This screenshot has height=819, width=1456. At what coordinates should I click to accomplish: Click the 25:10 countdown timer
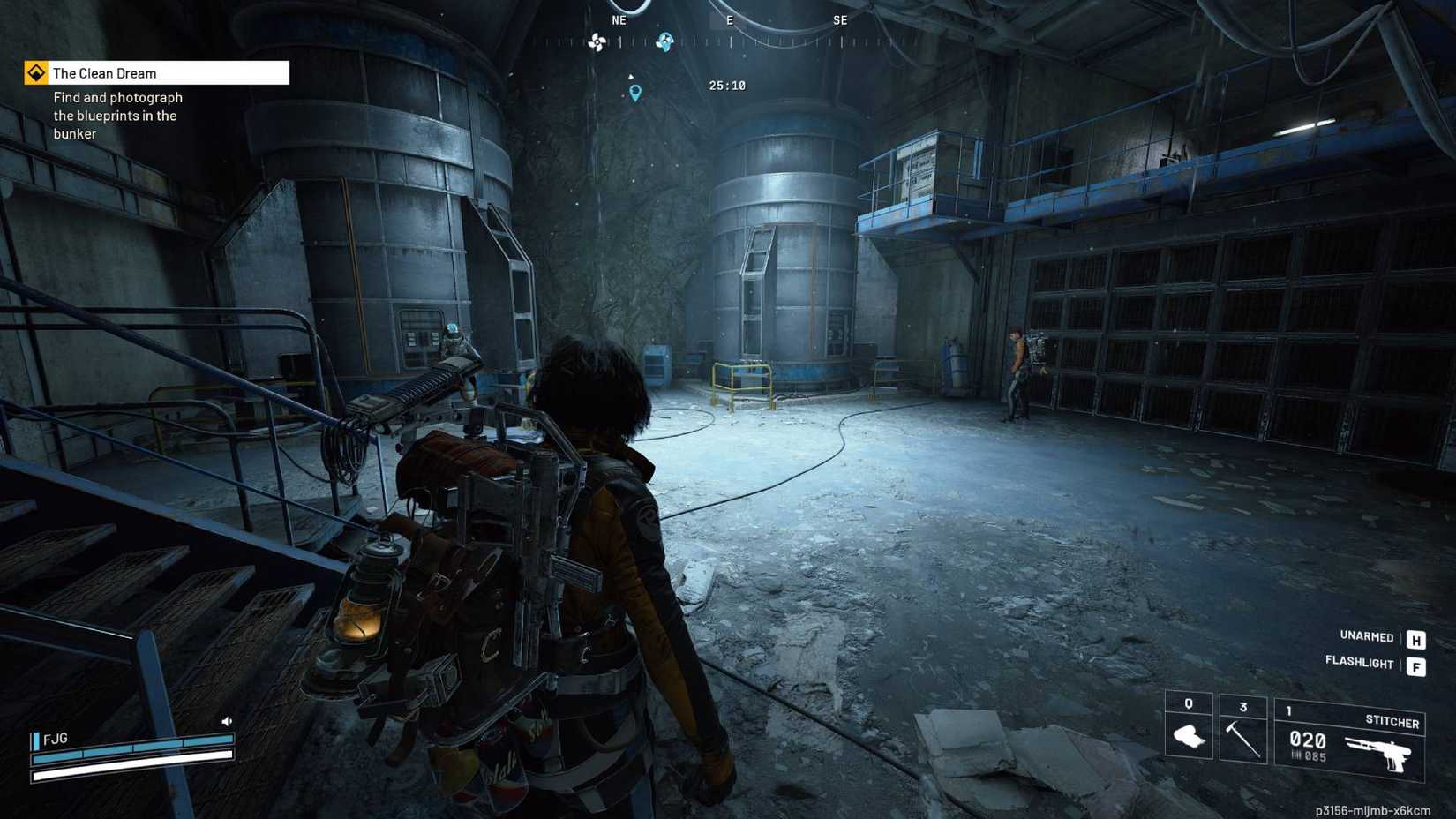coord(729,86)
